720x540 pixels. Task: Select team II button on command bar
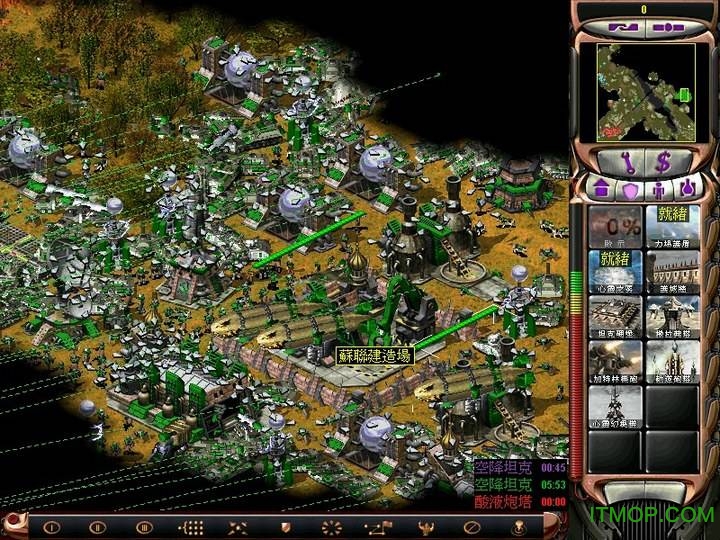(x=98, y=526)
